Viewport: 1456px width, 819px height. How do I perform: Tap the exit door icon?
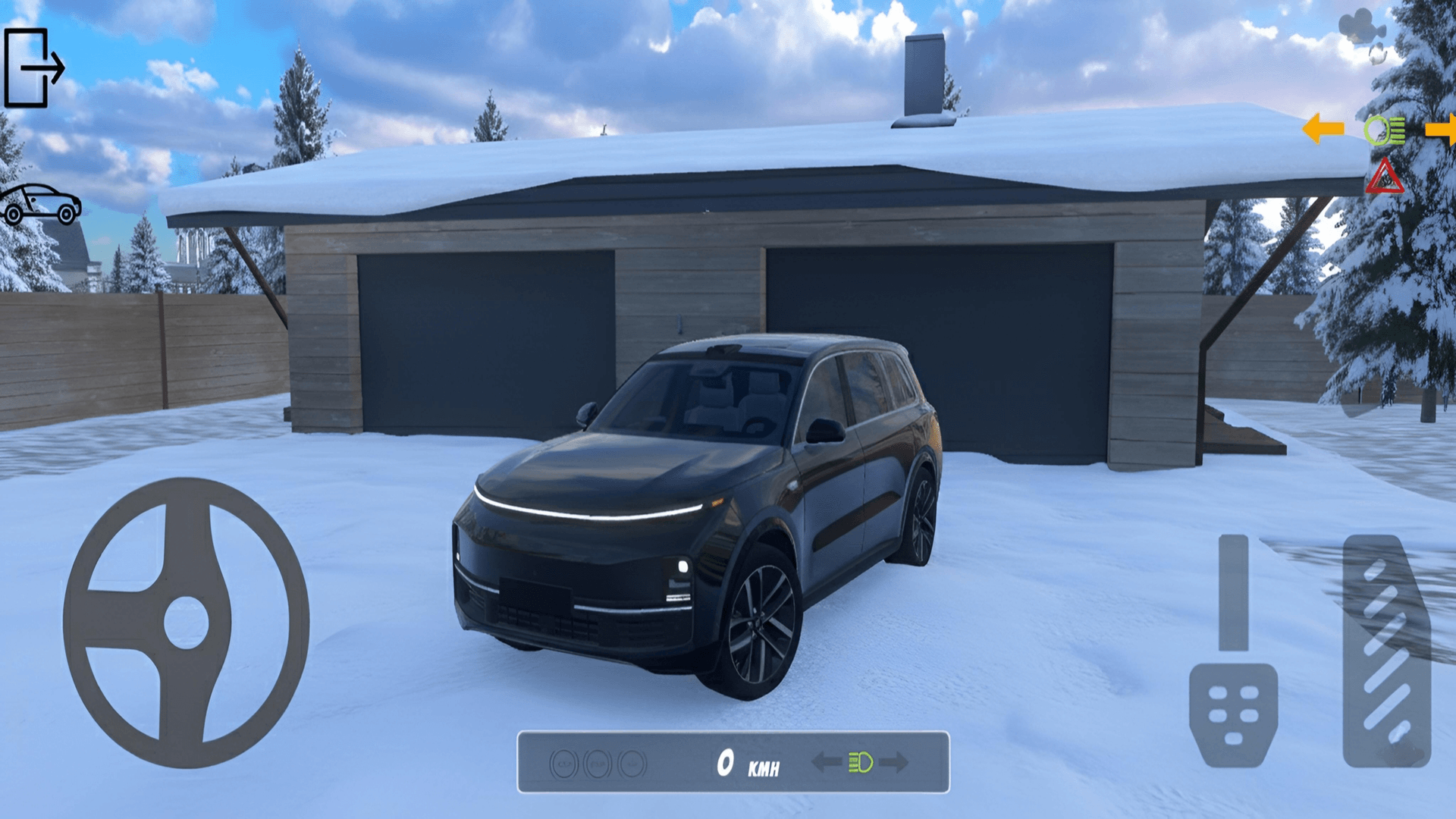point(34,67)
